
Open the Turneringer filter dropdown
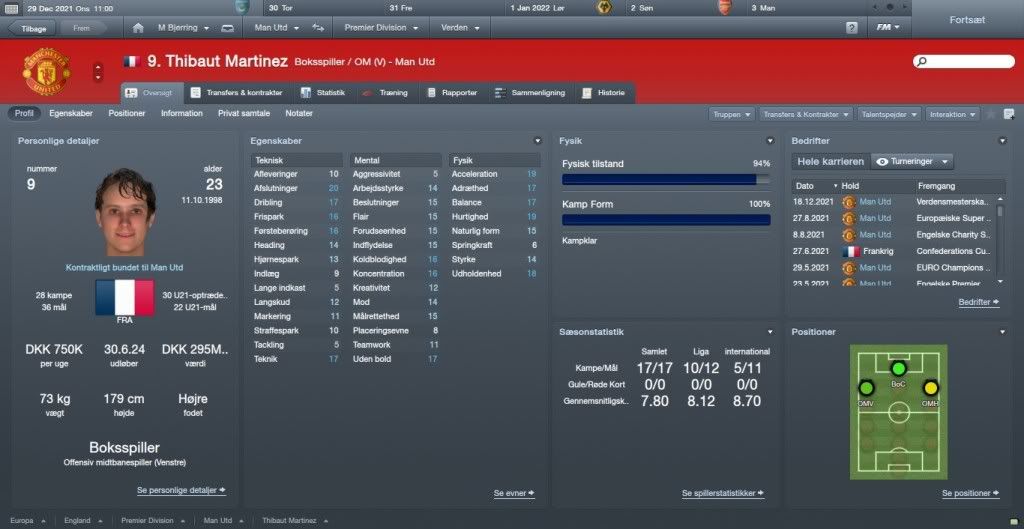(912, 161)
